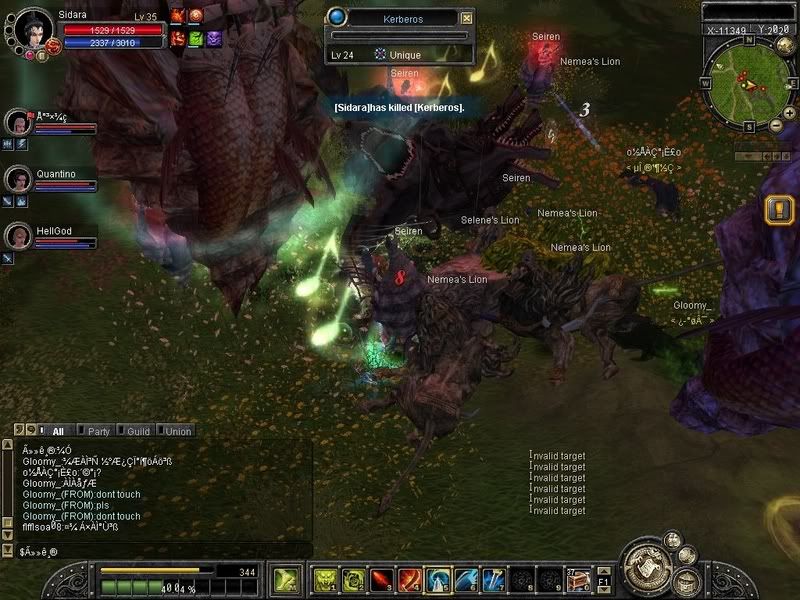Switch hotbar page with the up arrow
Image resolution: width=800 pixels, height=600 pixels.
(604, 571)
